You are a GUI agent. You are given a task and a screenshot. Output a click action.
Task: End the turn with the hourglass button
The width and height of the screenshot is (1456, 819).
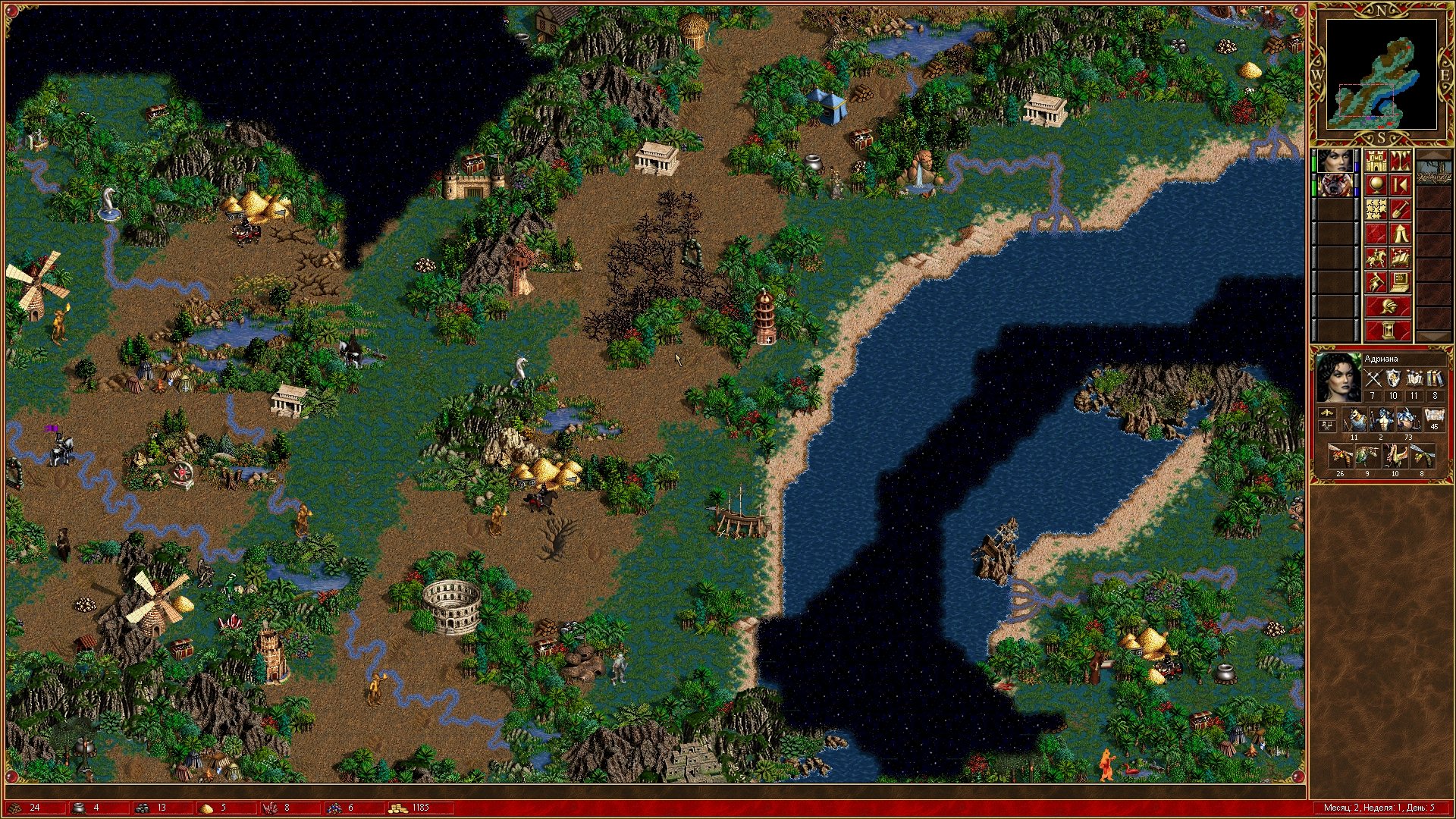[x=1389, y=331]
